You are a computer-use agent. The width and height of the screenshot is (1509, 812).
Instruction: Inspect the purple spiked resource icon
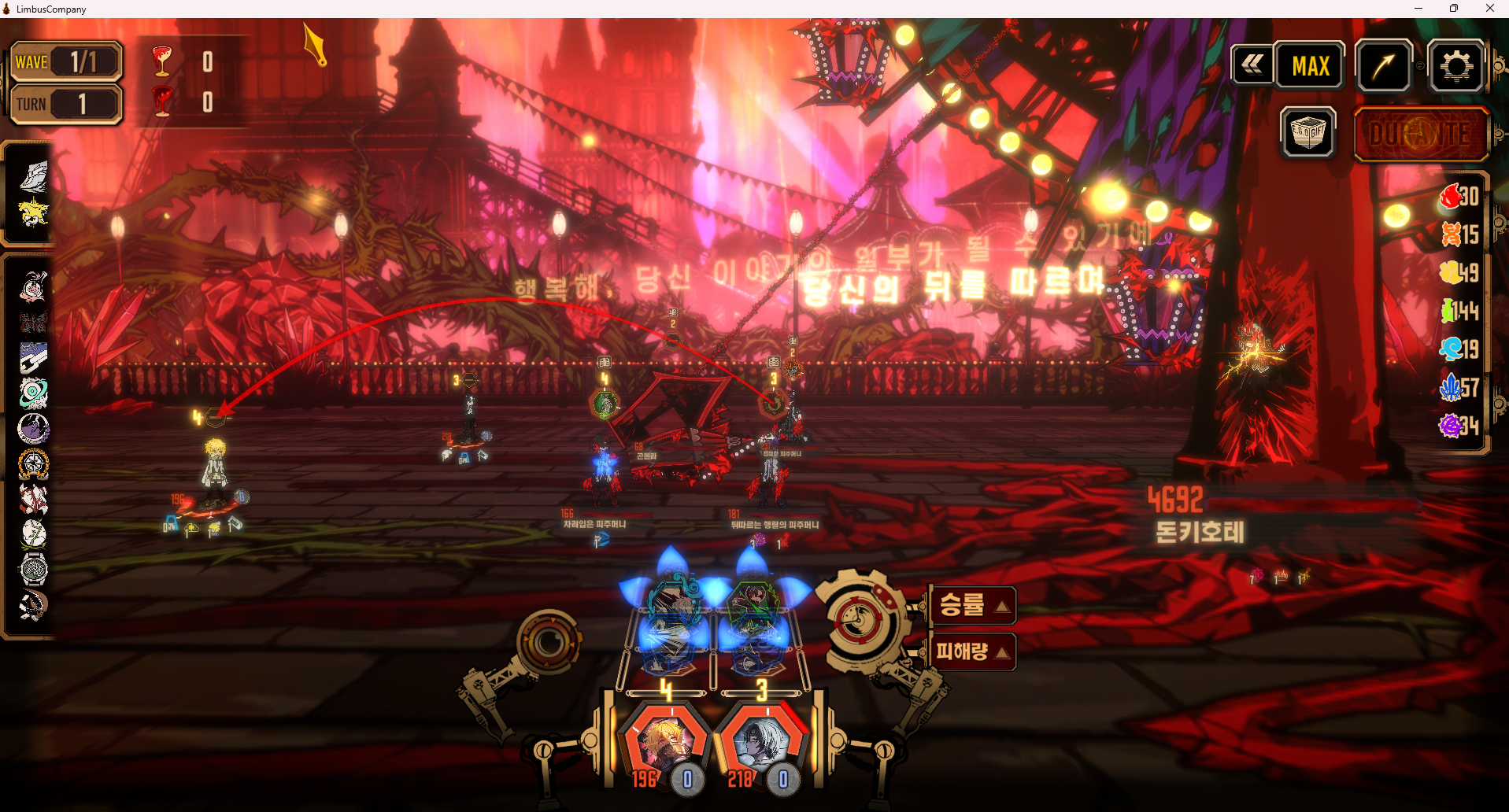[1450, 426]
